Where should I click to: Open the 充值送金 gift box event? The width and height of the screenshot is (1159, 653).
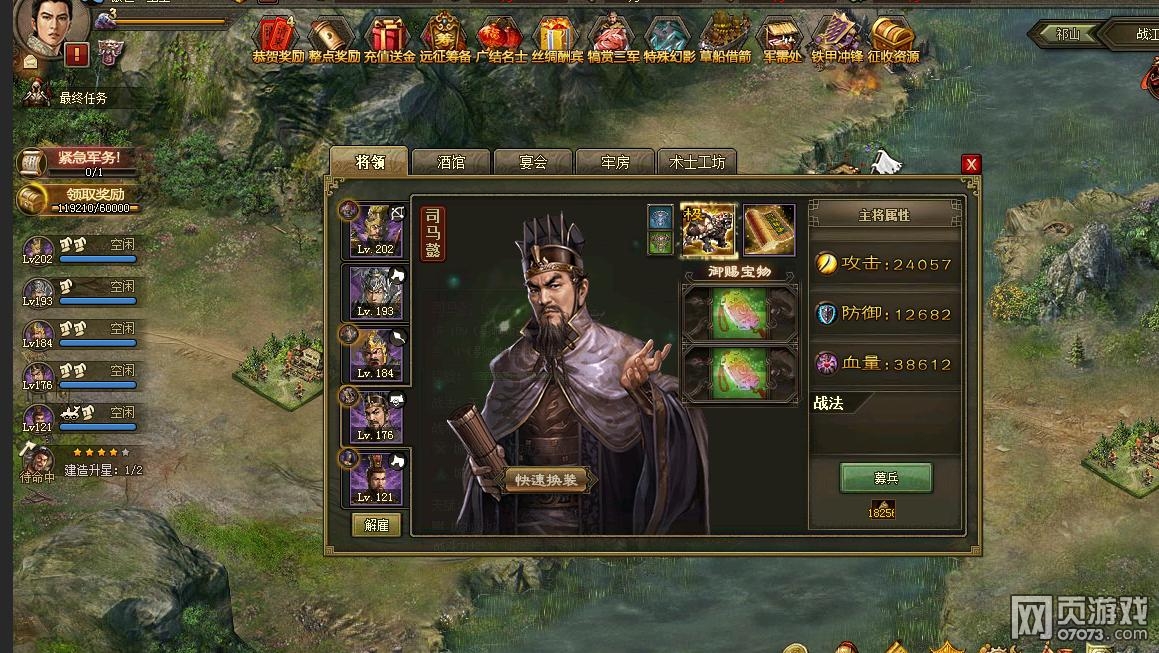click(389, 39)
